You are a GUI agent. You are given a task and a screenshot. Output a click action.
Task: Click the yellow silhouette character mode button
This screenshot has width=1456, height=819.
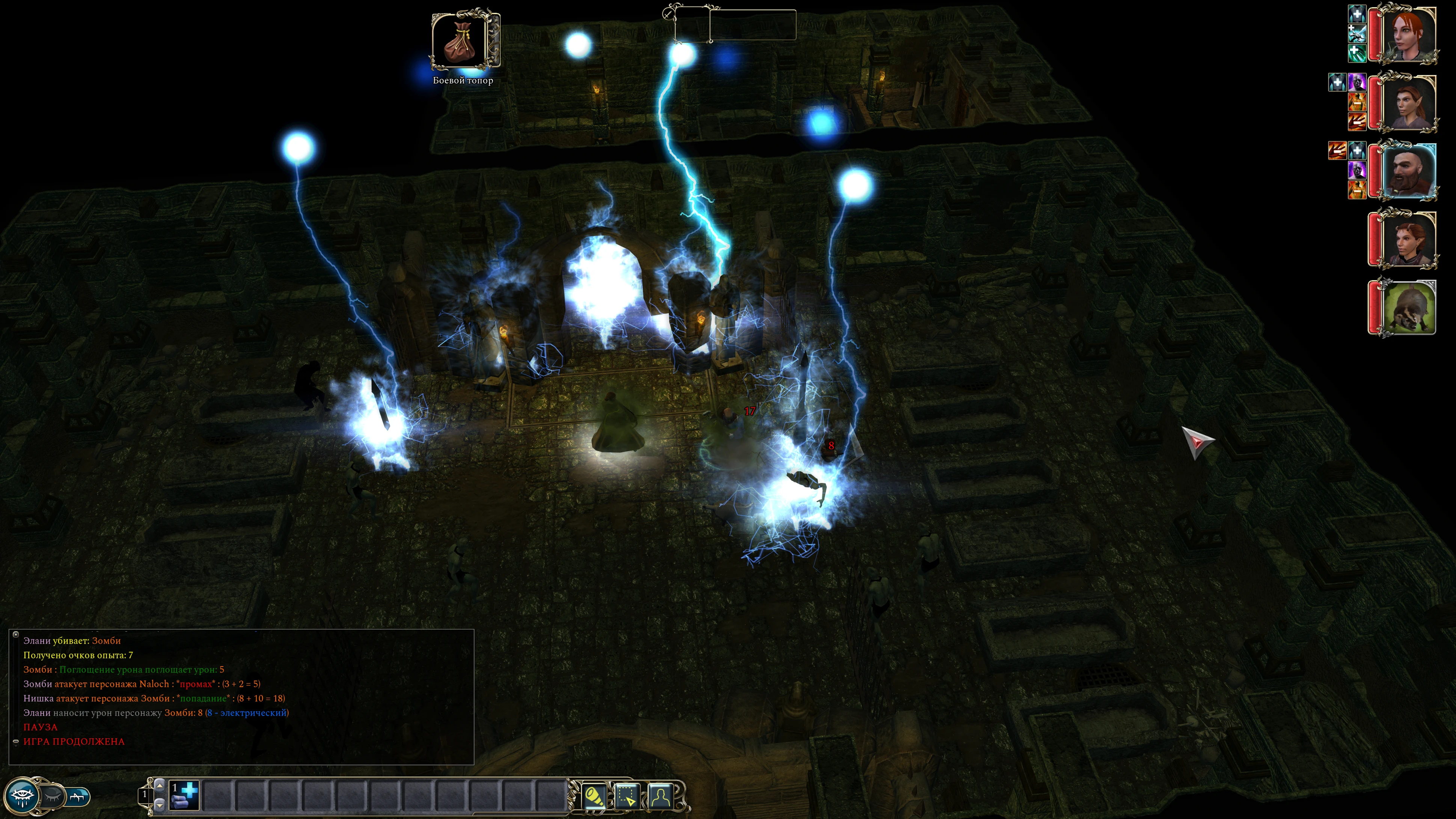pyautogui.click(x=660, y=796)
